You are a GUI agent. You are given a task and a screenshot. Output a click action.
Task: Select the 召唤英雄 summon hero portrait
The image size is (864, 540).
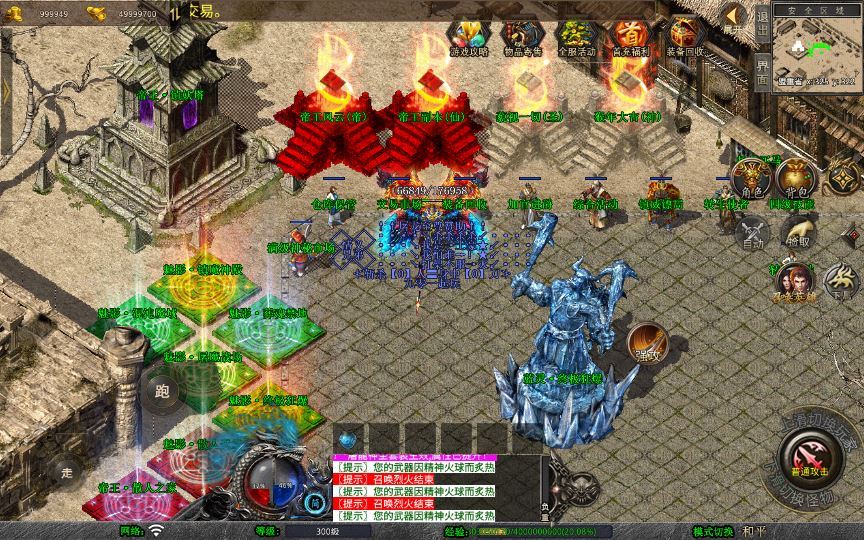point(793,281)
